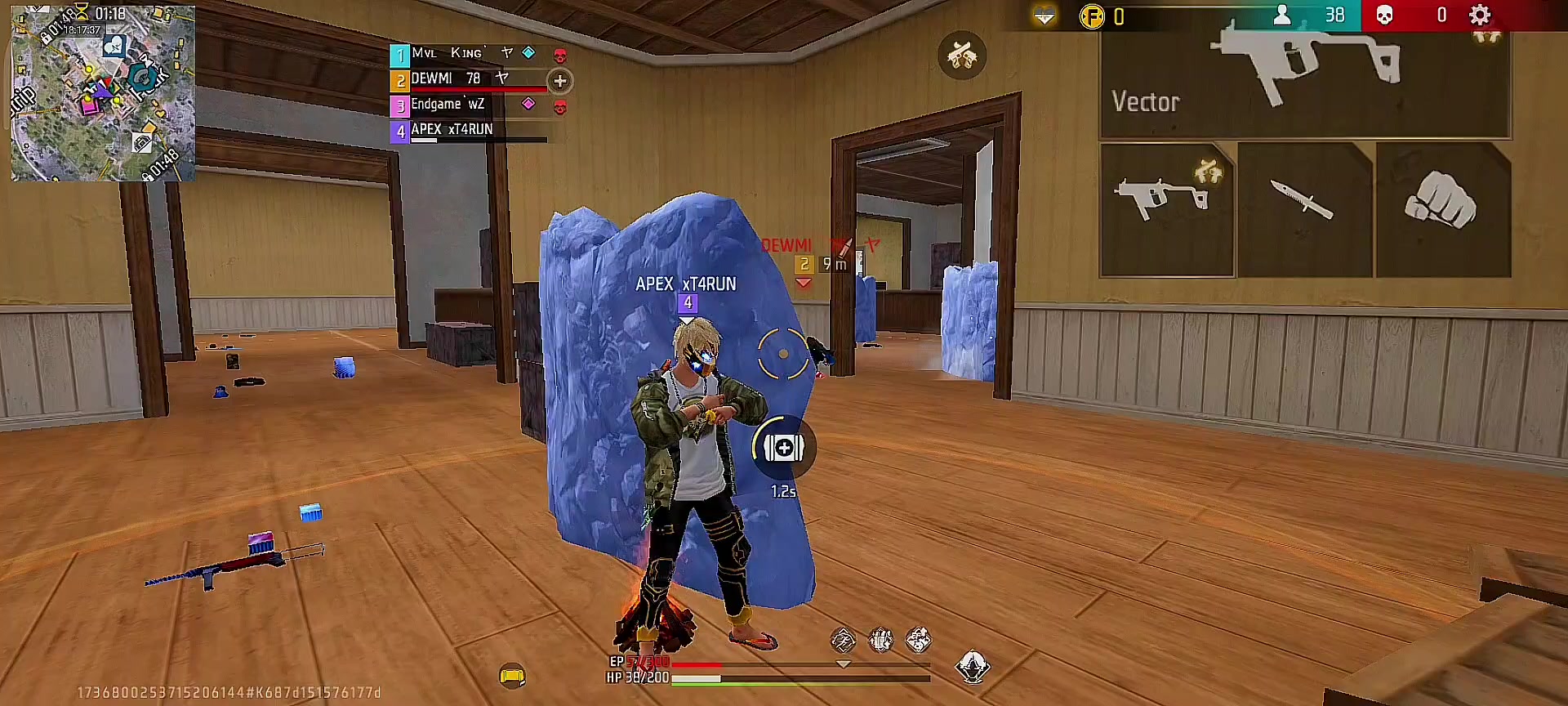Tap the crossed pistols icon
Viewport: 1568px width, 706px height.
[x=962, y=56]
